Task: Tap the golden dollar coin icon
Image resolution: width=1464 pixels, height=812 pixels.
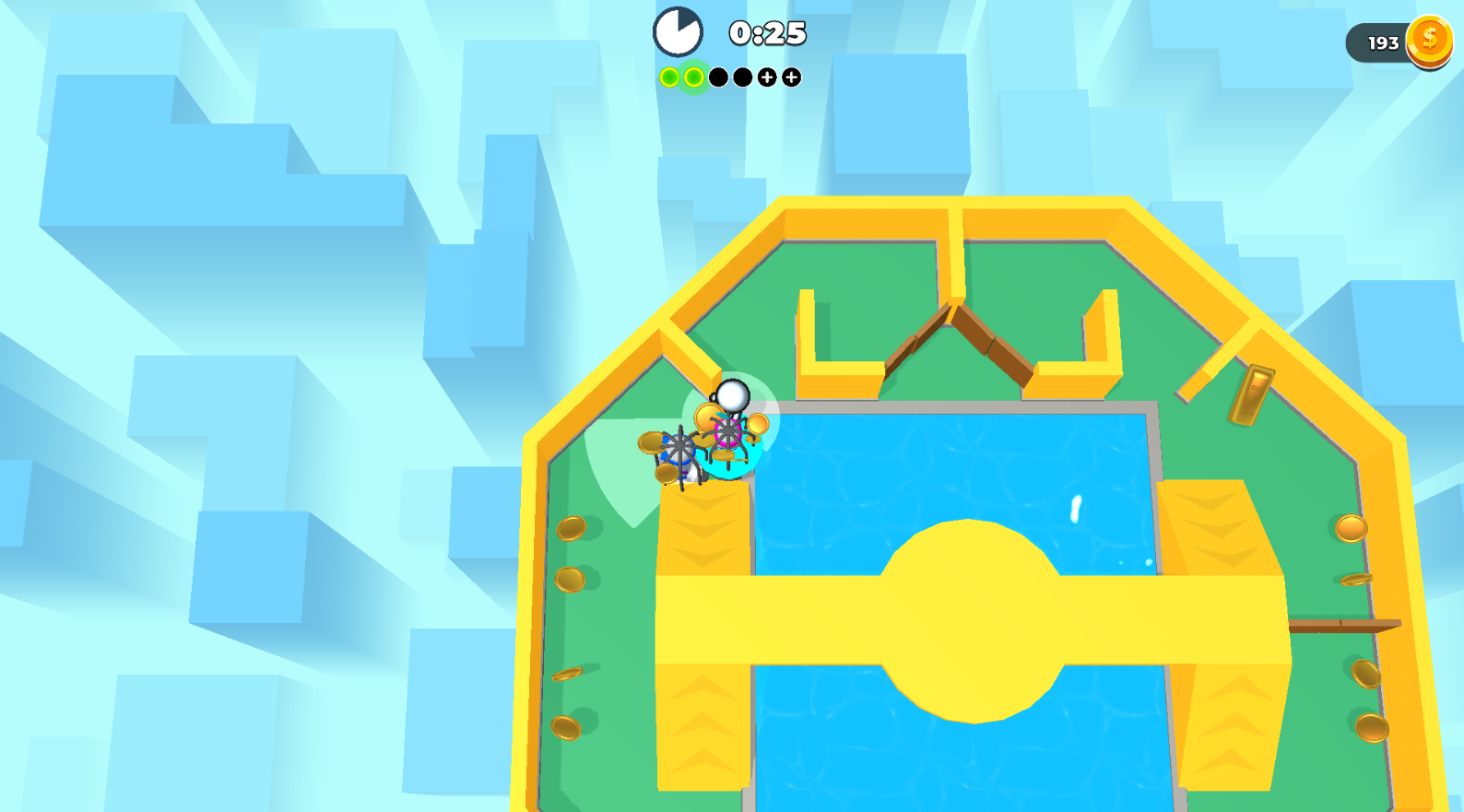Action: (1430, 41)
